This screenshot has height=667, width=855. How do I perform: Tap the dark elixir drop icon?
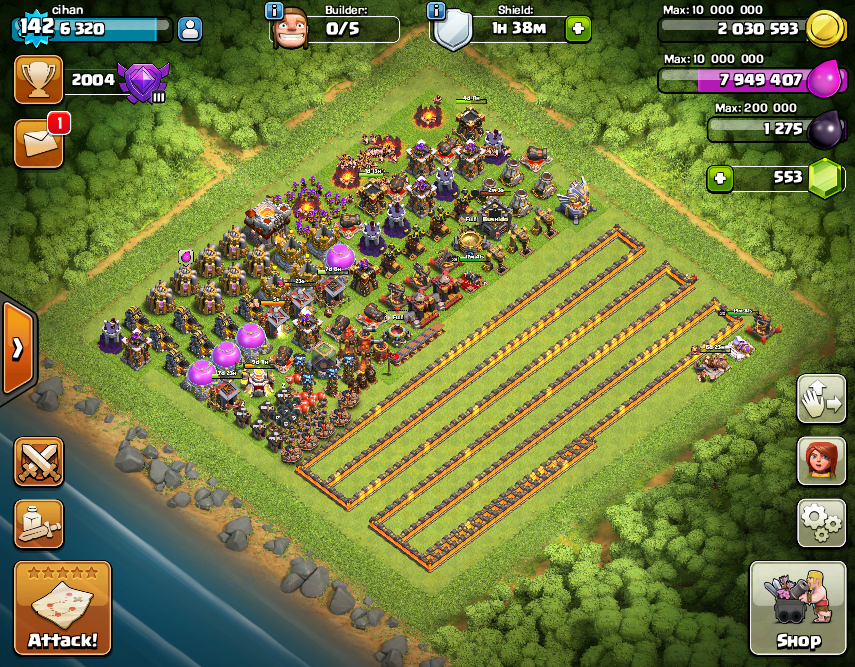824,129
